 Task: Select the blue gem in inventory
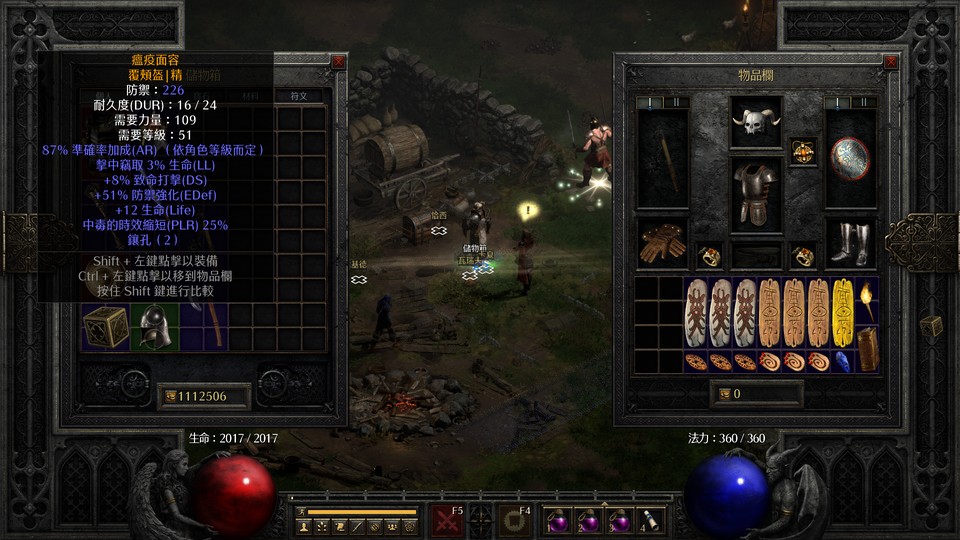coord(843,361)
